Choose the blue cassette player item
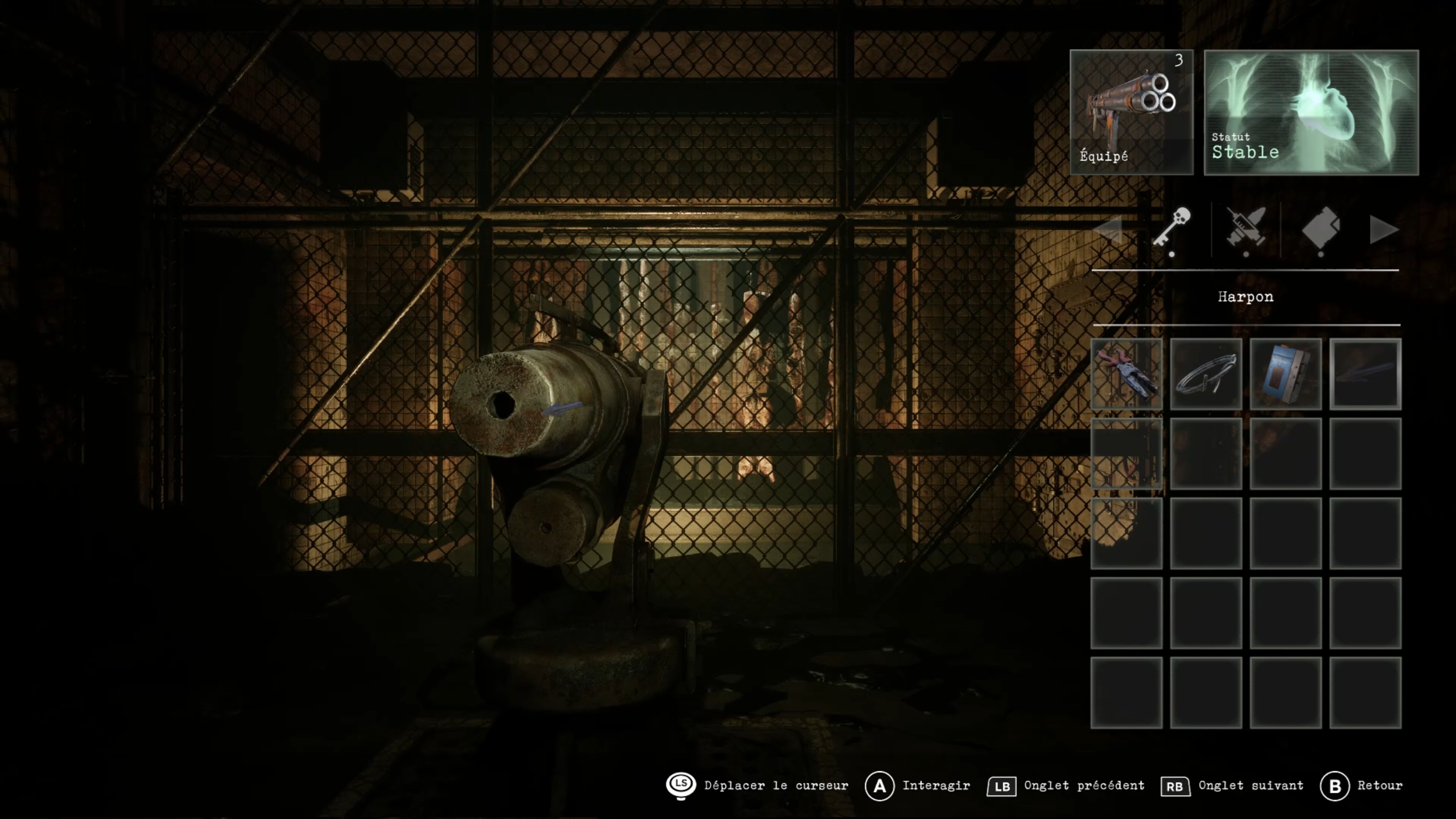 1285,374
